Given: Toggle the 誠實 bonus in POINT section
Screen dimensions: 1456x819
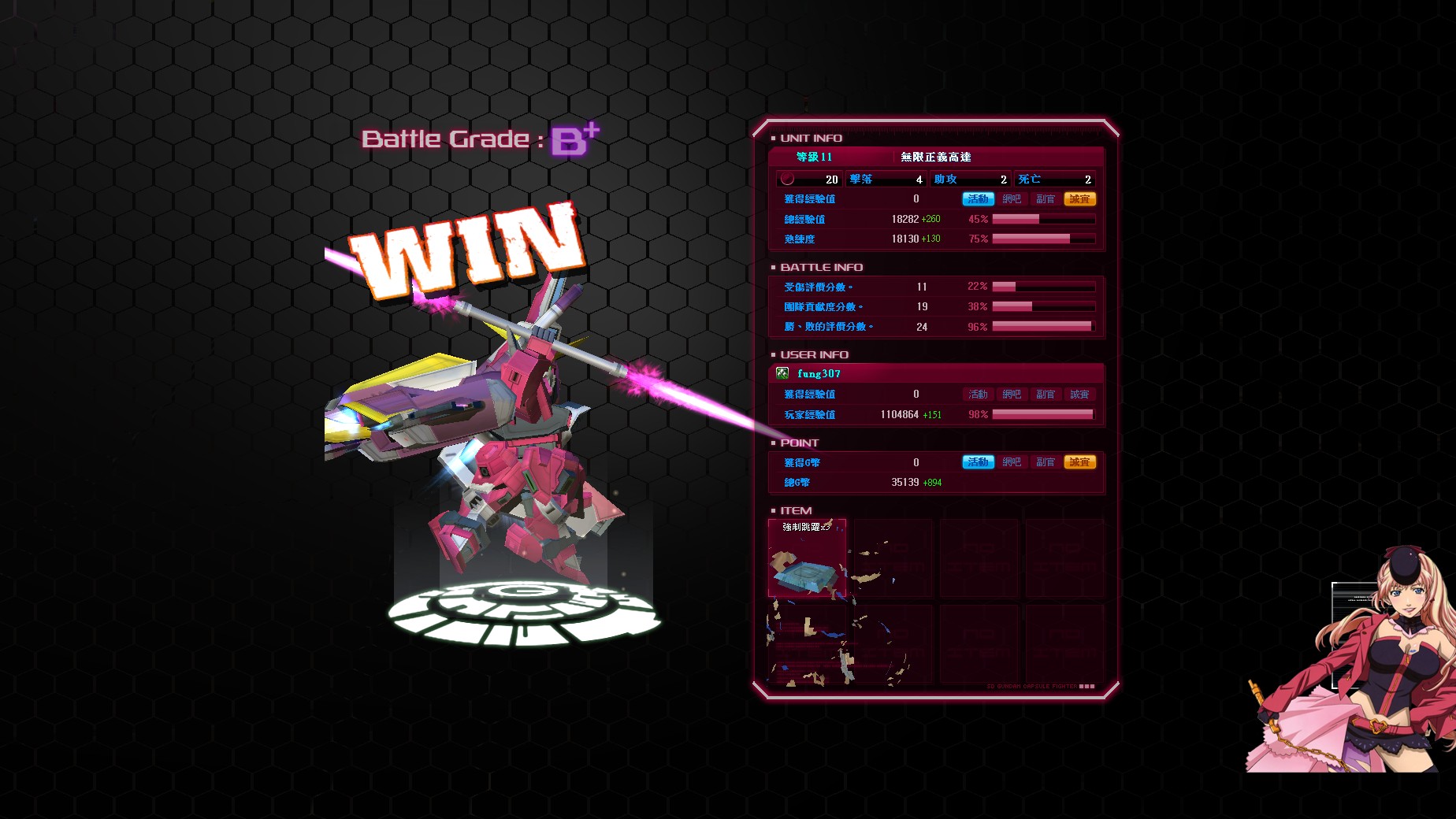Looking at the screenshot, I should click(x=1081, y=462).
